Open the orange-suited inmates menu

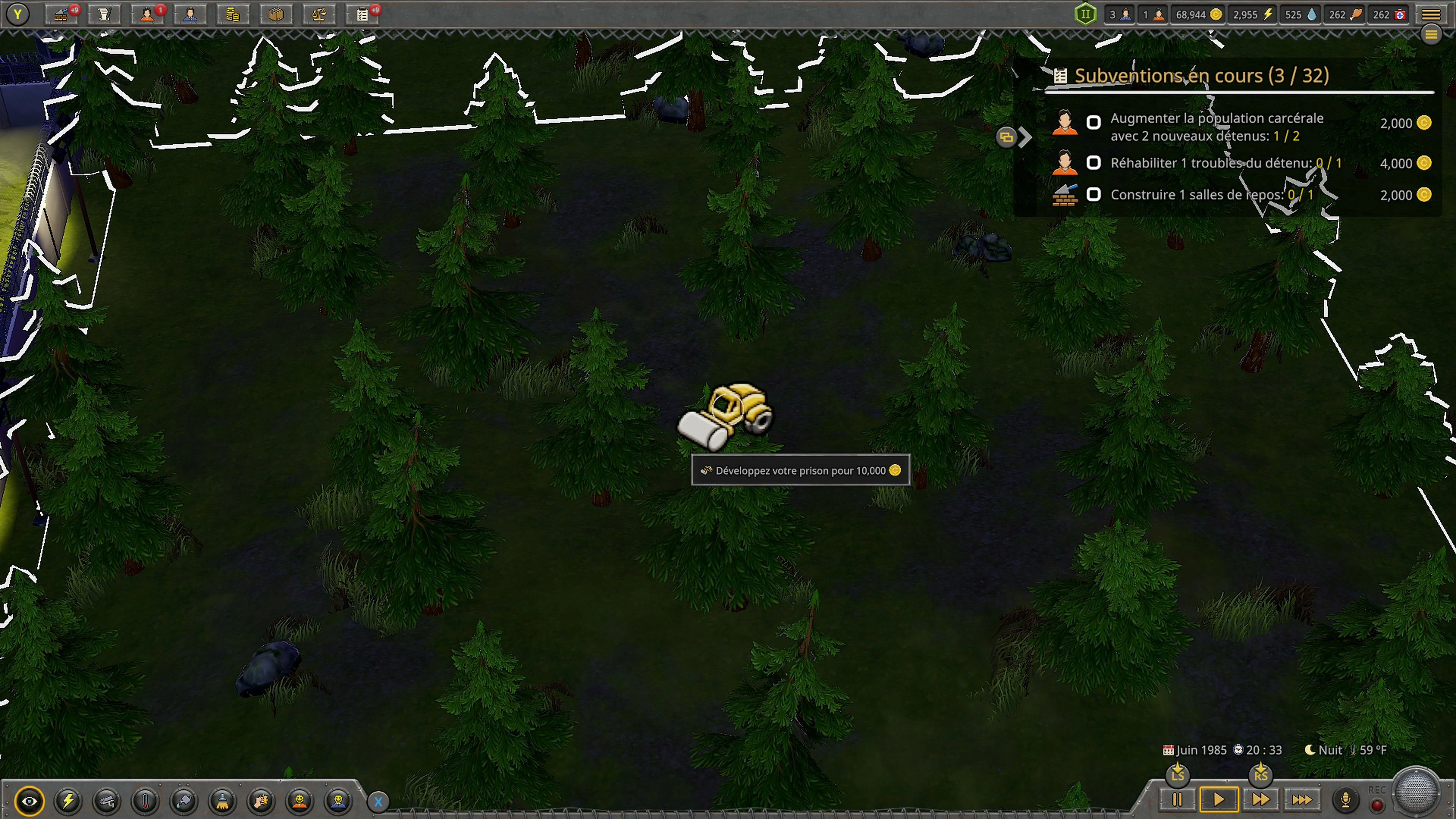(147, 15)
